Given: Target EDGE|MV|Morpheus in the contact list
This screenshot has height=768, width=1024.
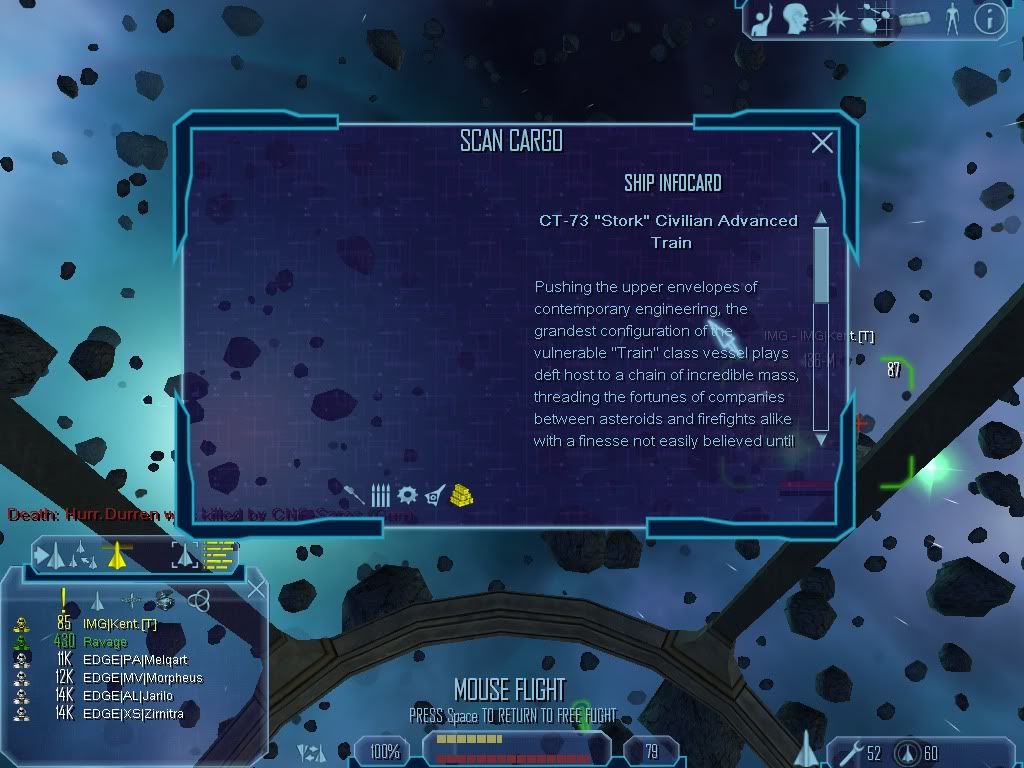Looking at the screenshot, I should (x=142, y=678).
